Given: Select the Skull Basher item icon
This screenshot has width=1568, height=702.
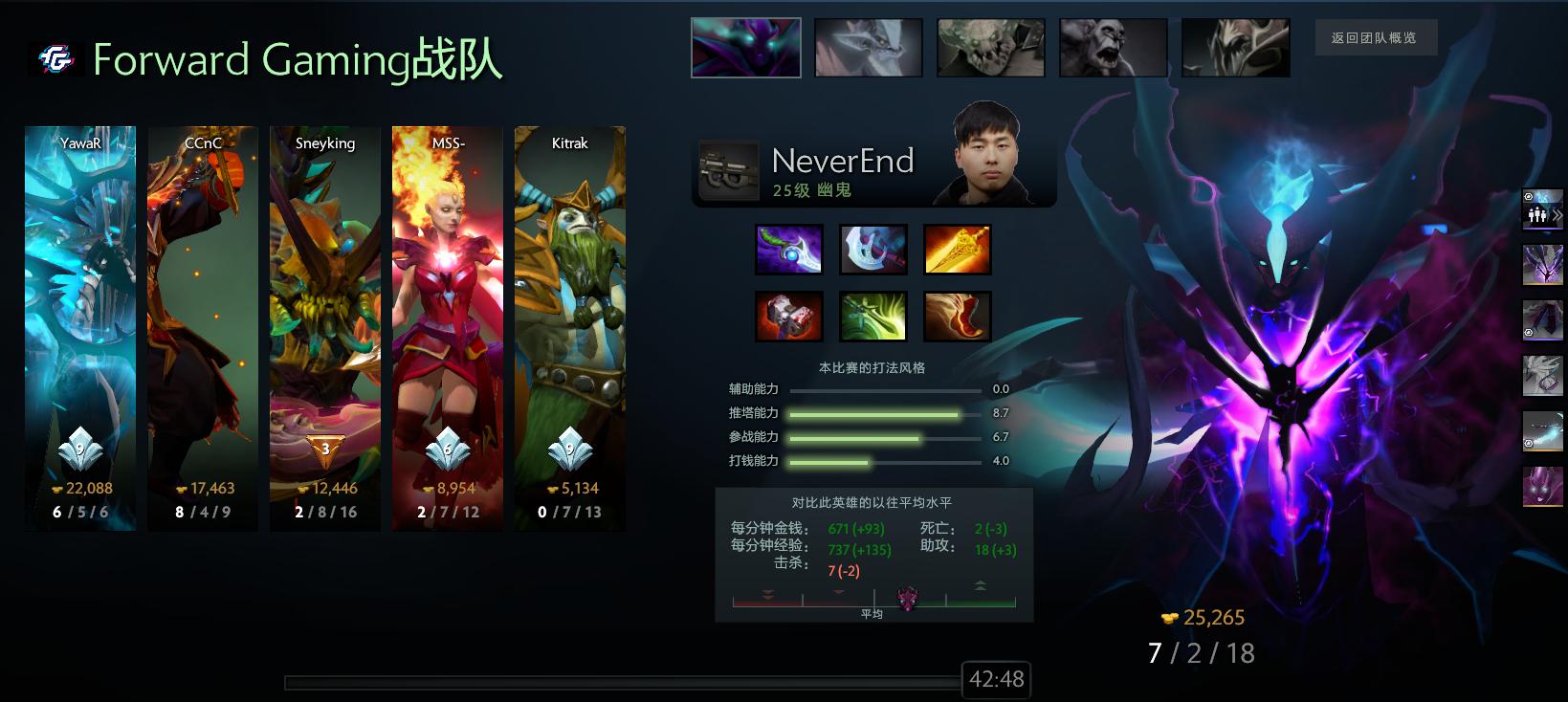Looking at the screenshot, I should (789, 316).
